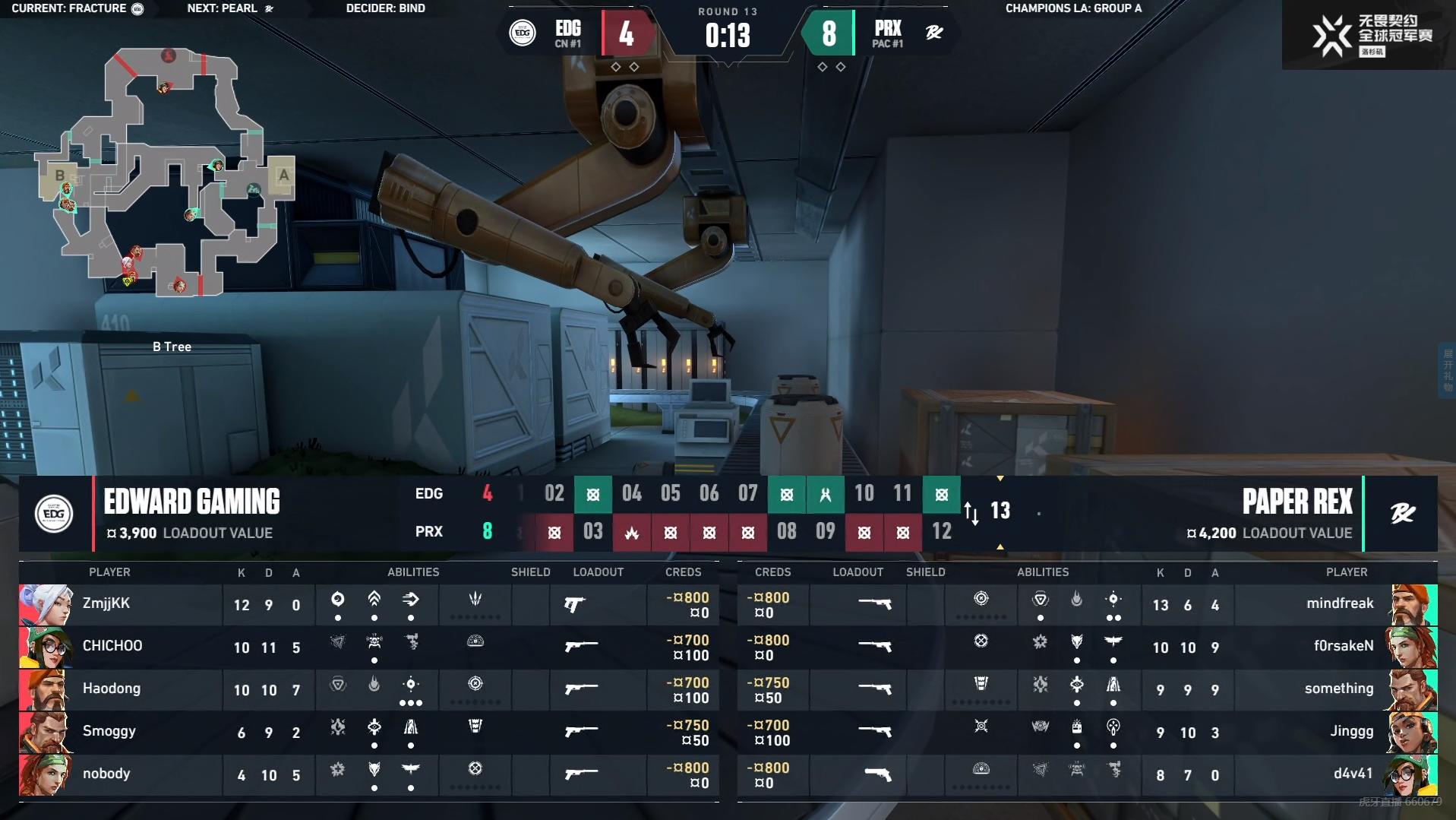Open the Champions tournament logo in the corner

click(1372, 35)
